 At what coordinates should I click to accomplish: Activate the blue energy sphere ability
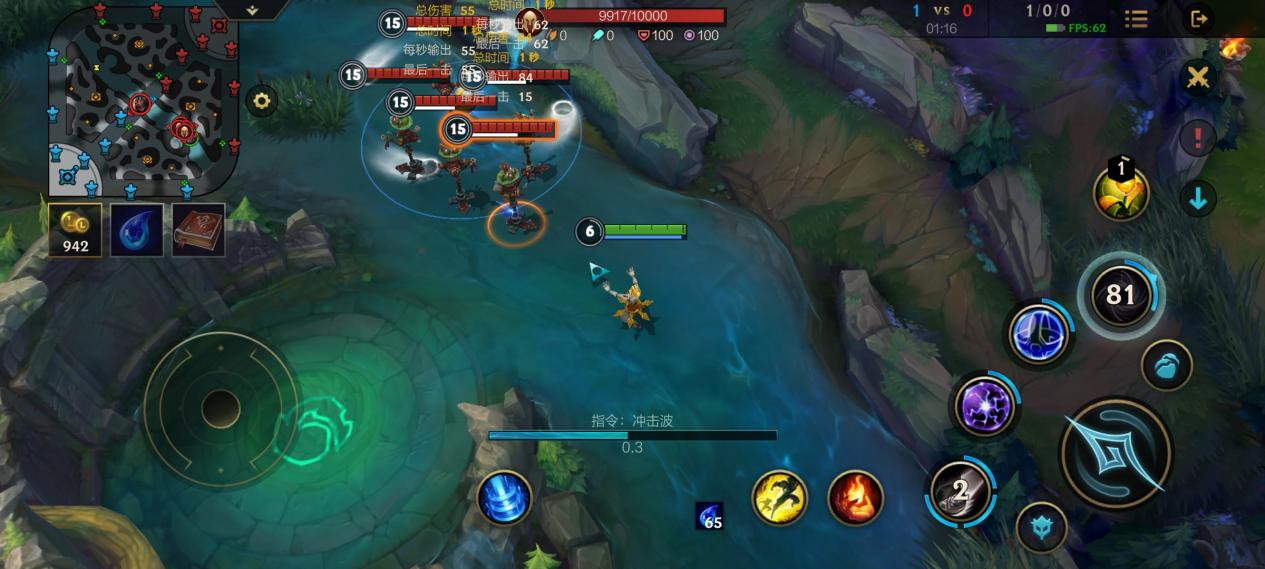pos(1040,334)
